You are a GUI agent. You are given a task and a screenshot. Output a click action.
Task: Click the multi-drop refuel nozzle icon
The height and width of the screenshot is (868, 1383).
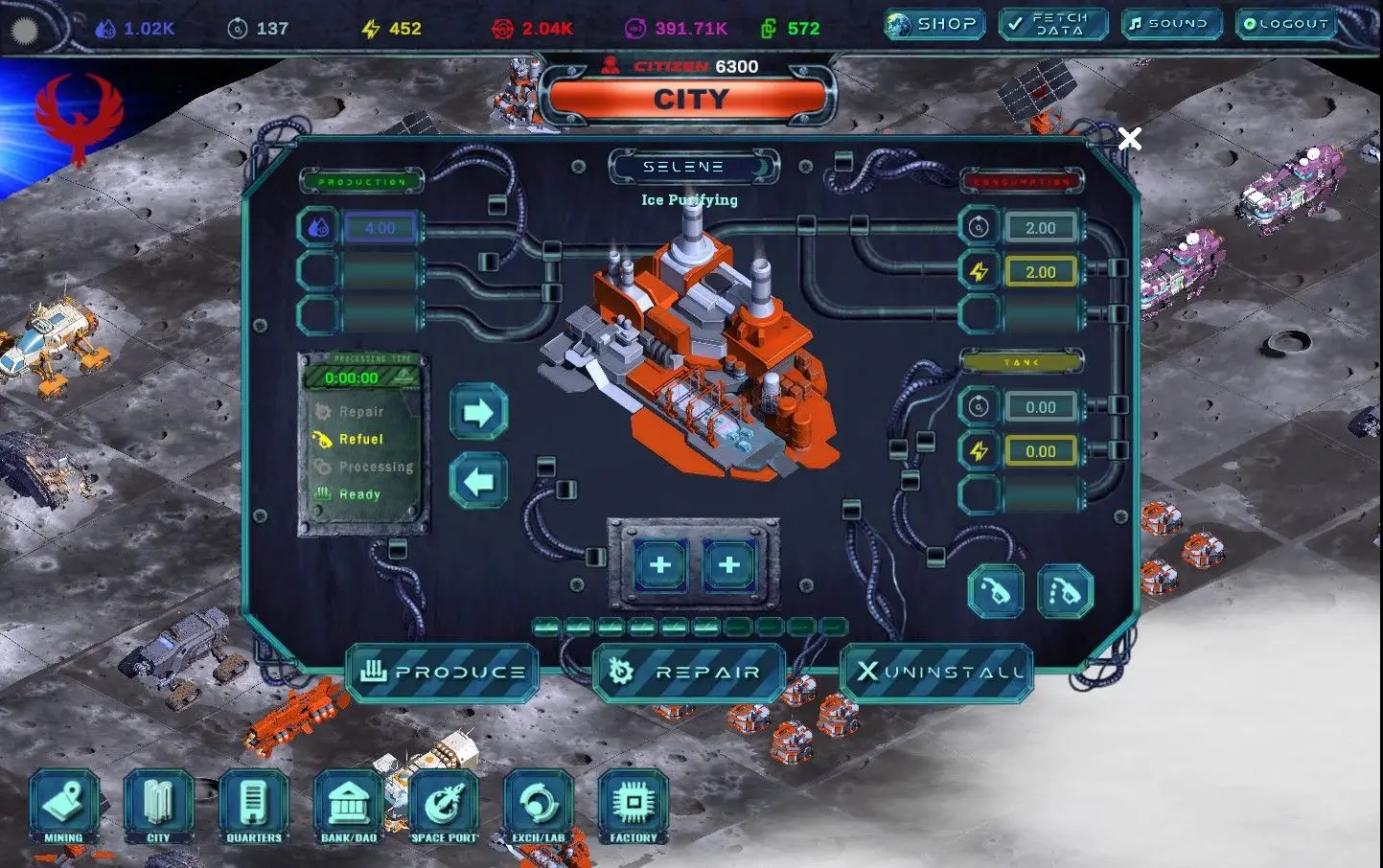[1066, 590]
